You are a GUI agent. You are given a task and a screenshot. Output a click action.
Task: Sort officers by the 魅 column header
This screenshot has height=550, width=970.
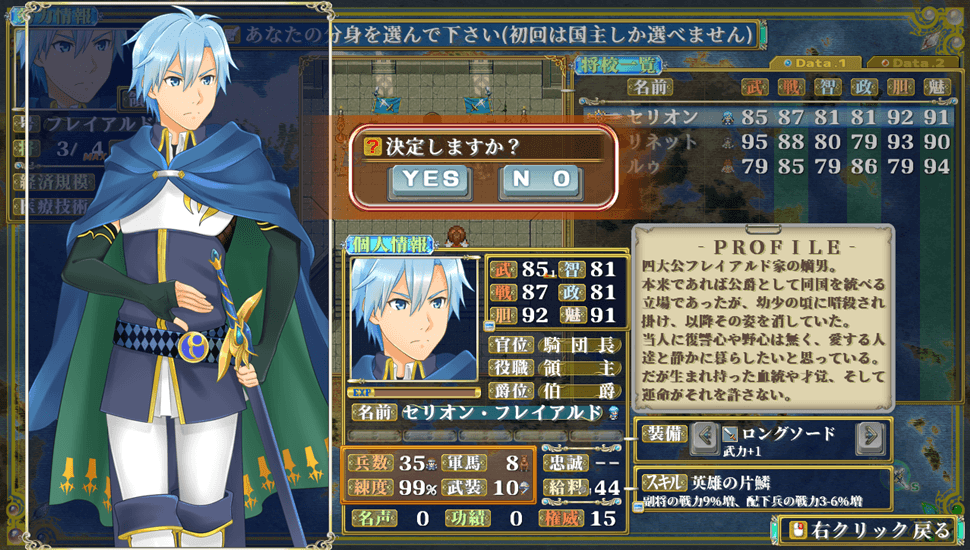[x=935, y=88]
